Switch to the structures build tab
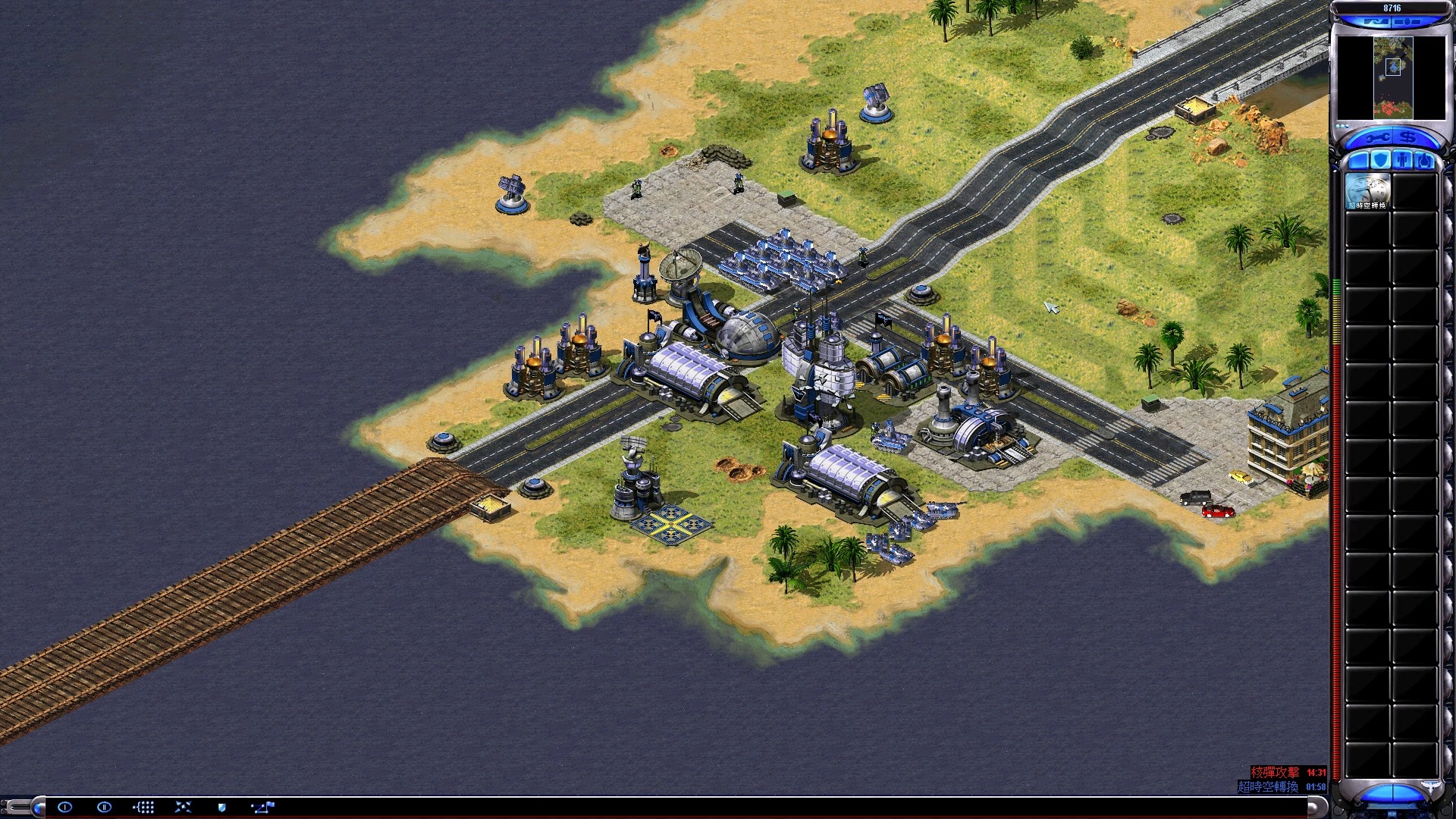Screen dimensions: 1456x819 [1359, 160]
